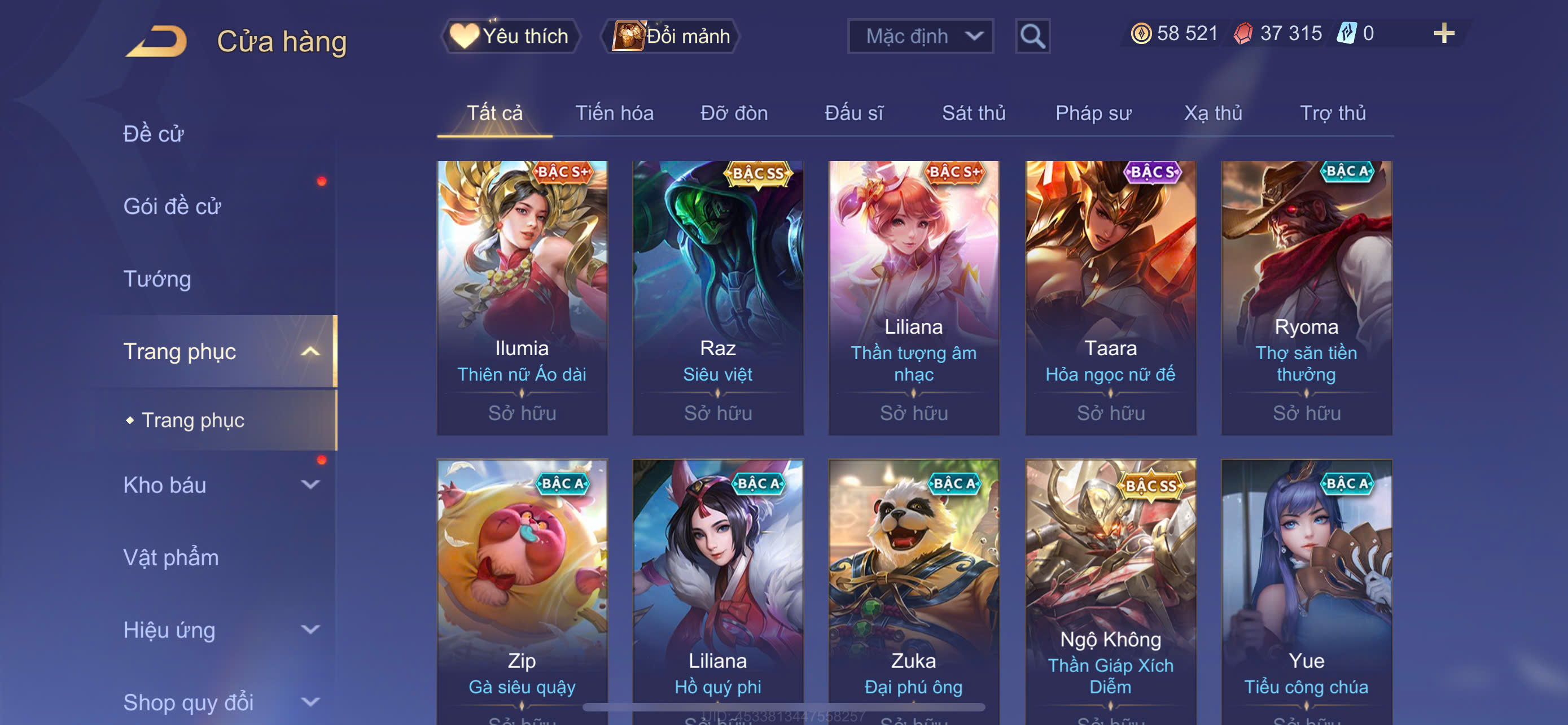Switch to the Tiến hóa tab
Viewport: 1568px width, 725px height.
614,113
